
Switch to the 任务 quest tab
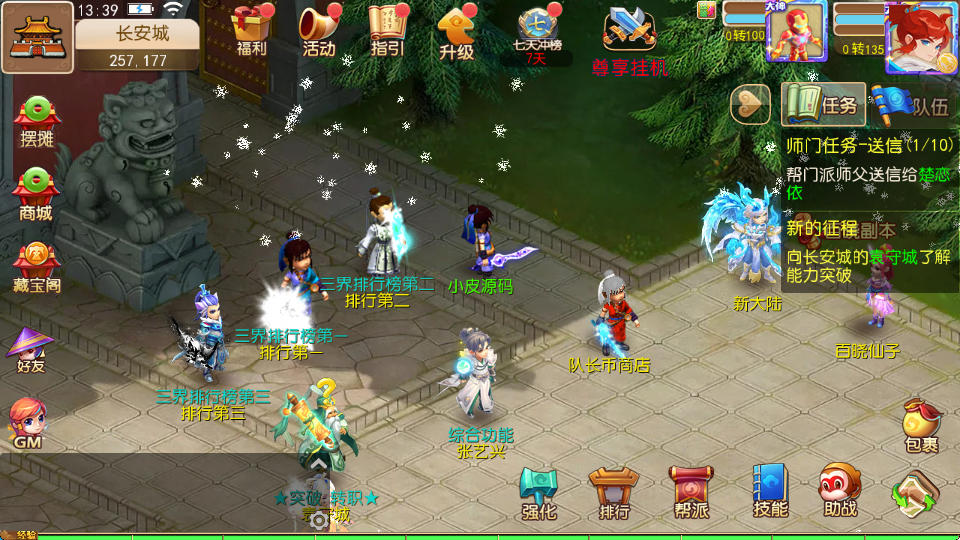(x=824, y=104)
